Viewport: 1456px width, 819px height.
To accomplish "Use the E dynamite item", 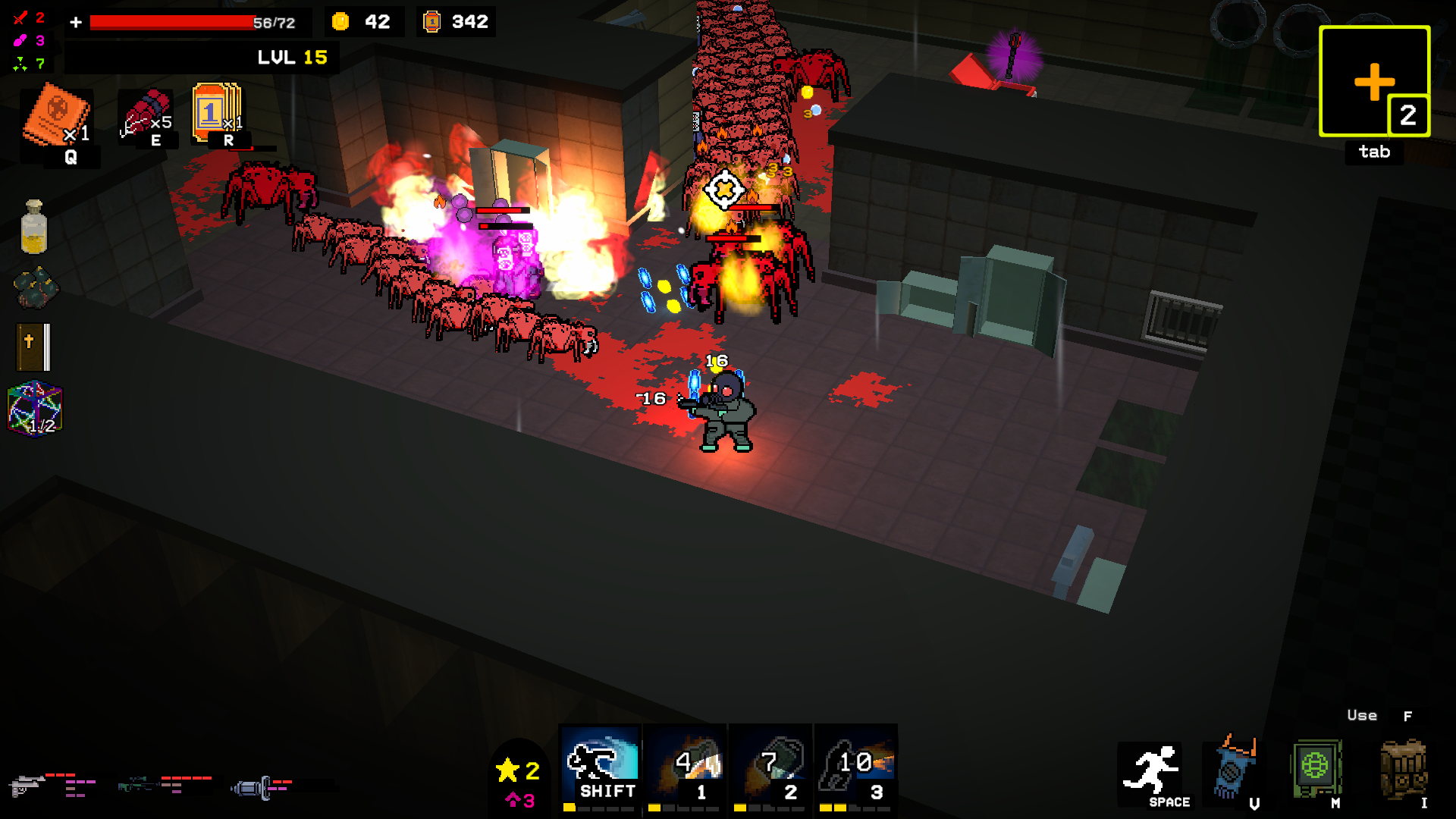I will (x=148, y=114).
